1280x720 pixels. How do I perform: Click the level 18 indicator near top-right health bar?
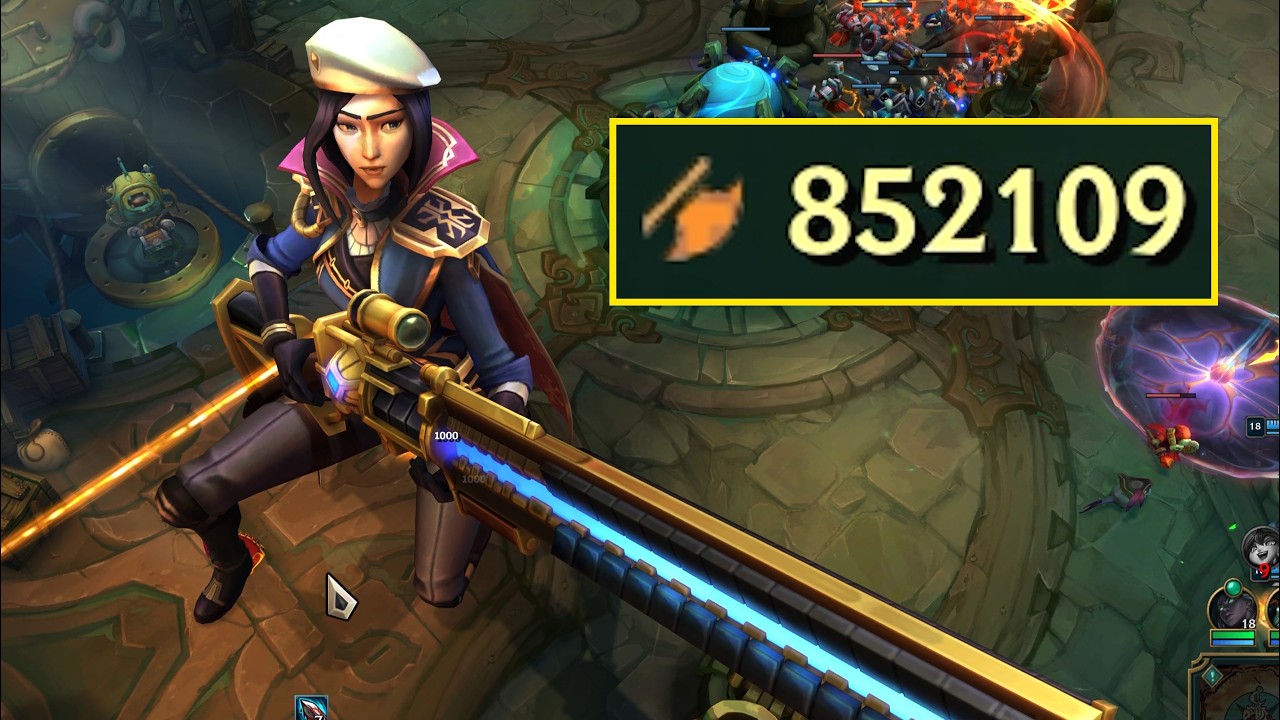click(1253, 426)
